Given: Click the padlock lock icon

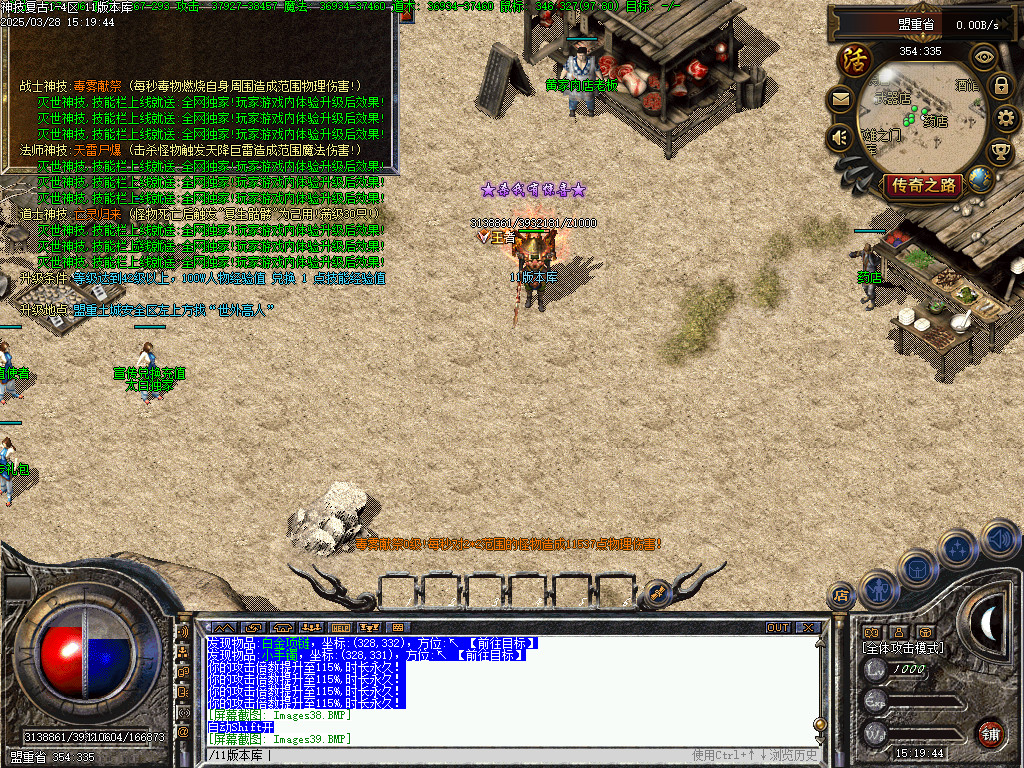Looking at the screenshot, I should click(1000, 86).
